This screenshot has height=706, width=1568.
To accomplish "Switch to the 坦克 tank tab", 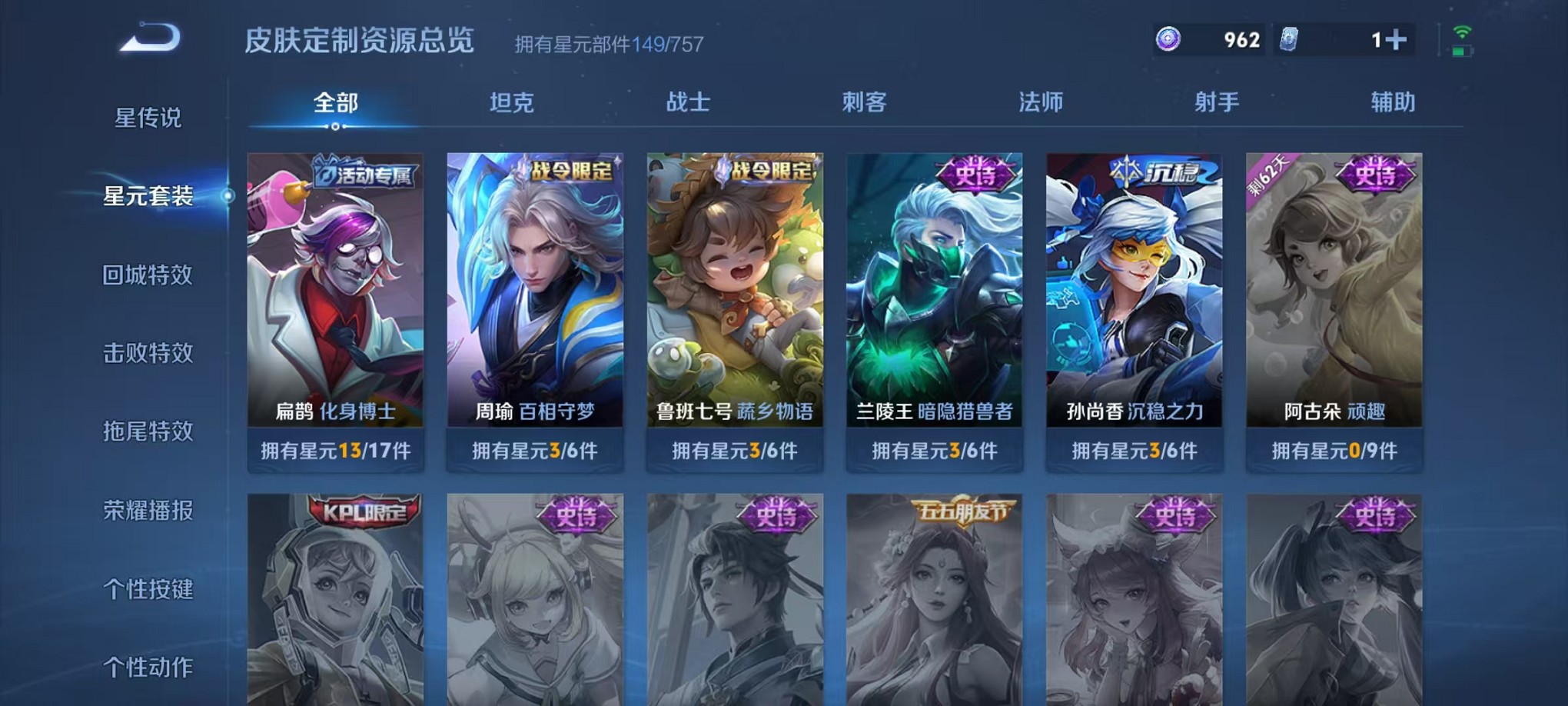I will 513,100.
